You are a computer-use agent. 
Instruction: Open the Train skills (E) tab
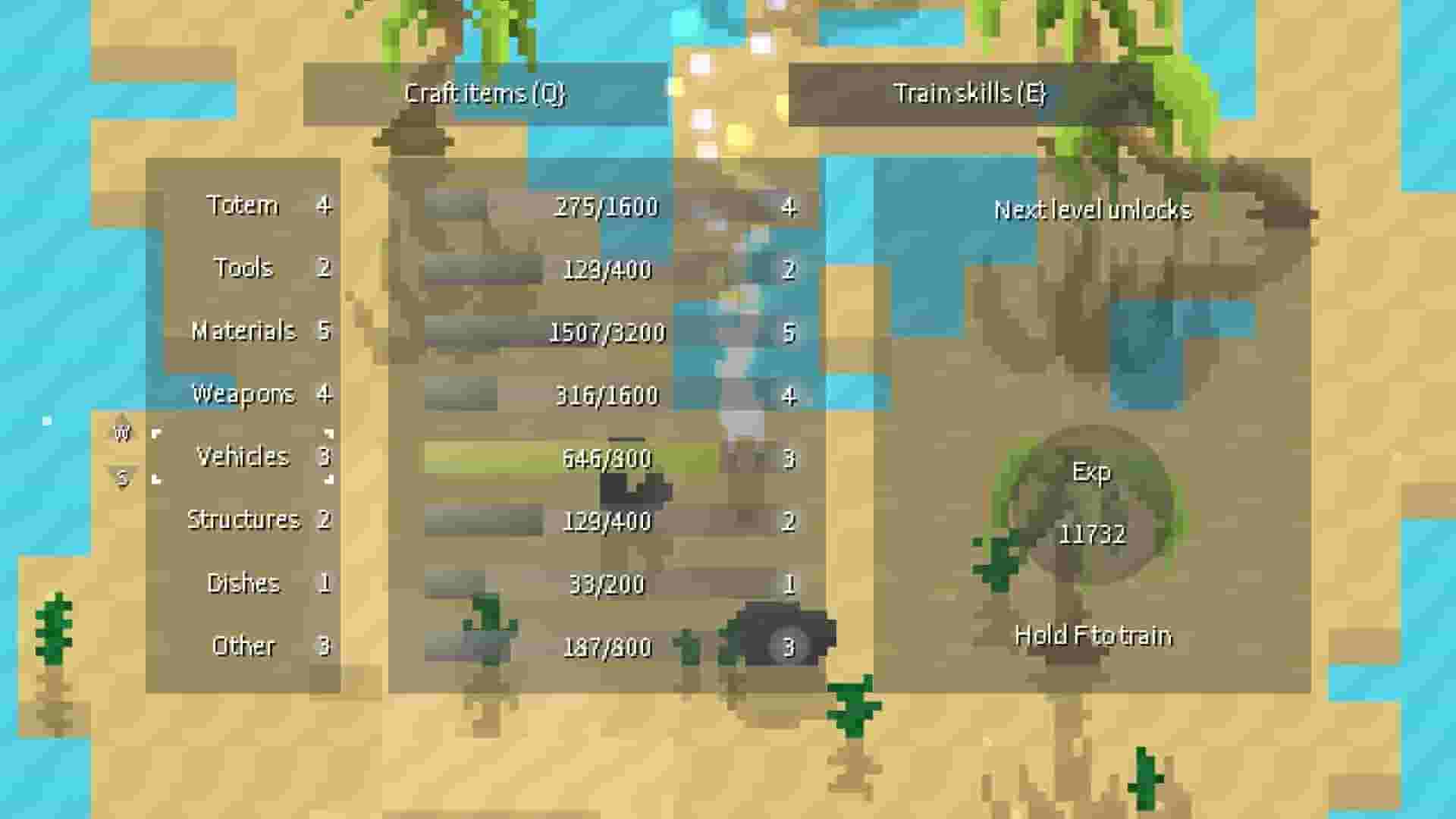[971, 96]
